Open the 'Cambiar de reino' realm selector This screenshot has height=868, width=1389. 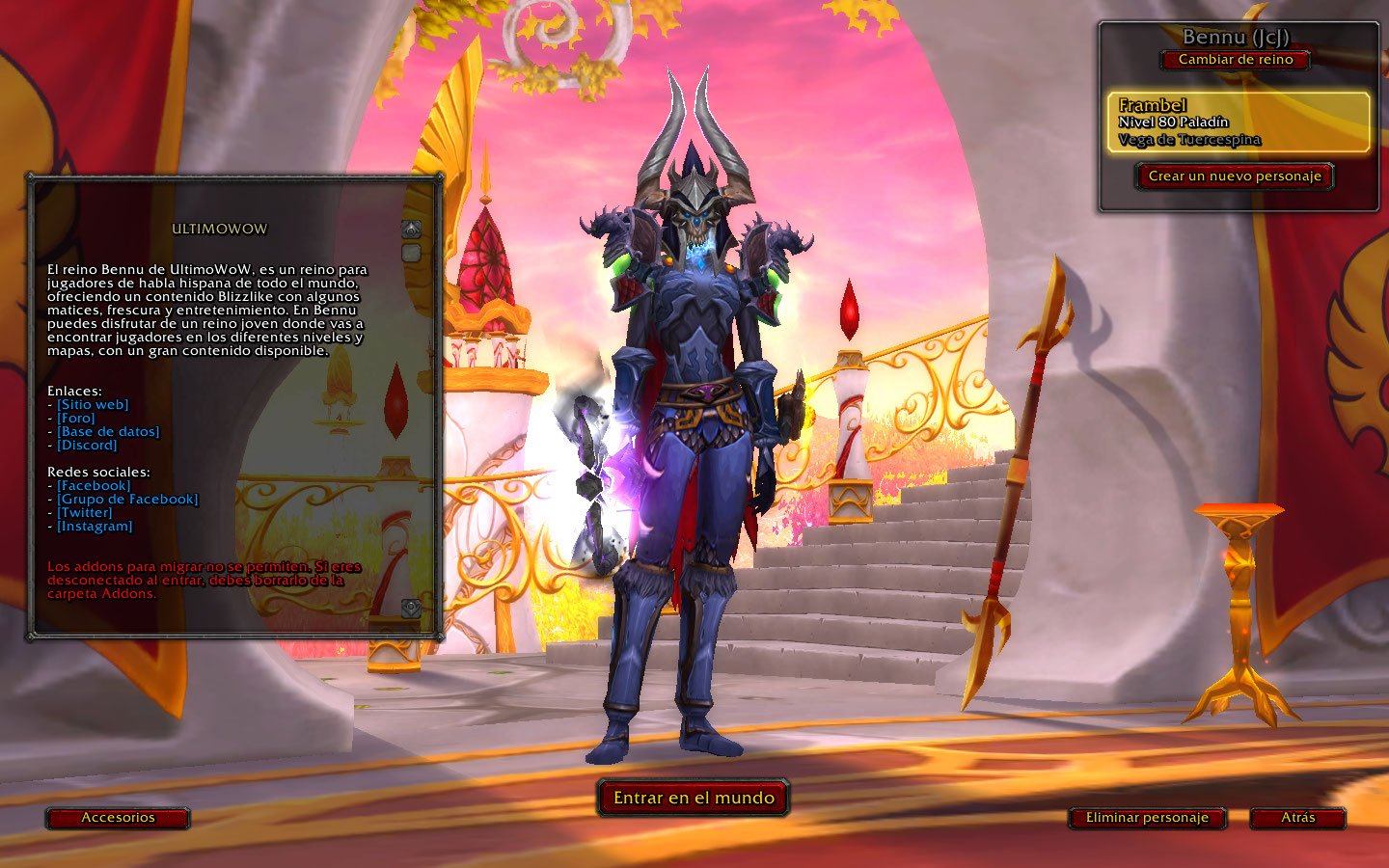tap(1236, 60)
